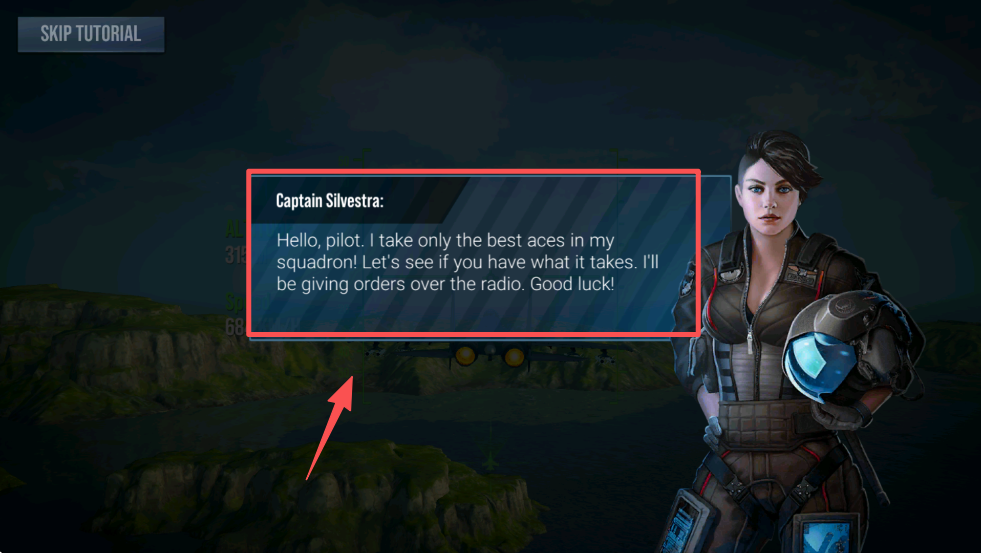The width and height of the screenshot is (981, 553).
Task: Skip the tutorial
Action: (x=90, y=34)
